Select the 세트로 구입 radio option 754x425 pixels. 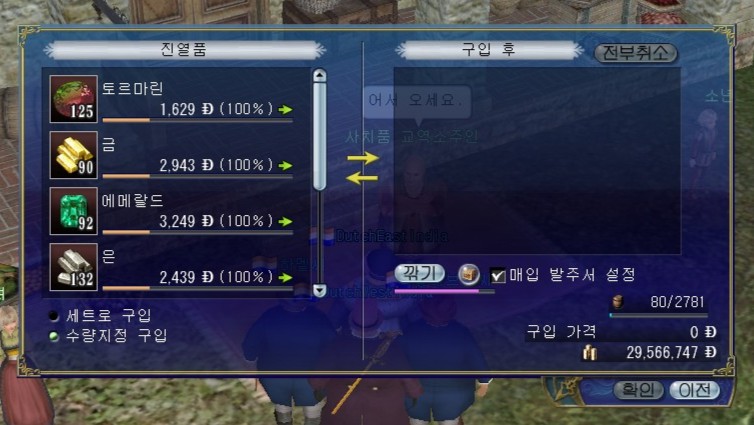click(53, 315)
